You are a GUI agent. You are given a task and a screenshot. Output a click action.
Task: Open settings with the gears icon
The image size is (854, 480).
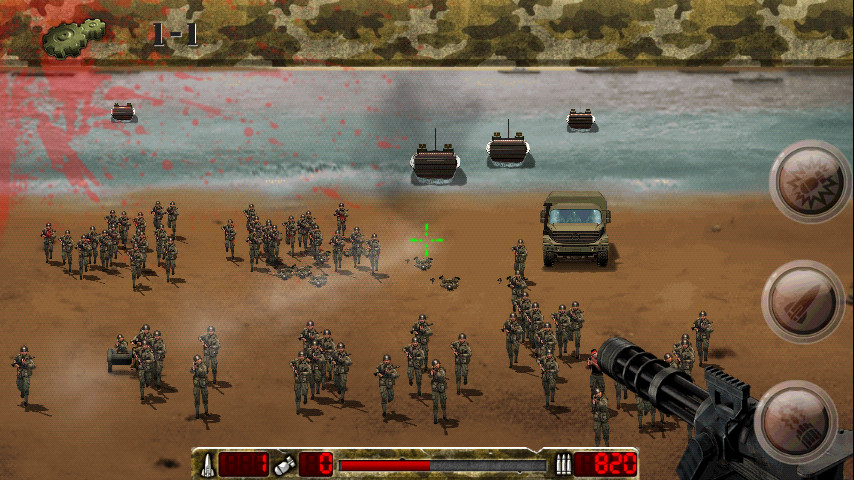pos(72,37)
